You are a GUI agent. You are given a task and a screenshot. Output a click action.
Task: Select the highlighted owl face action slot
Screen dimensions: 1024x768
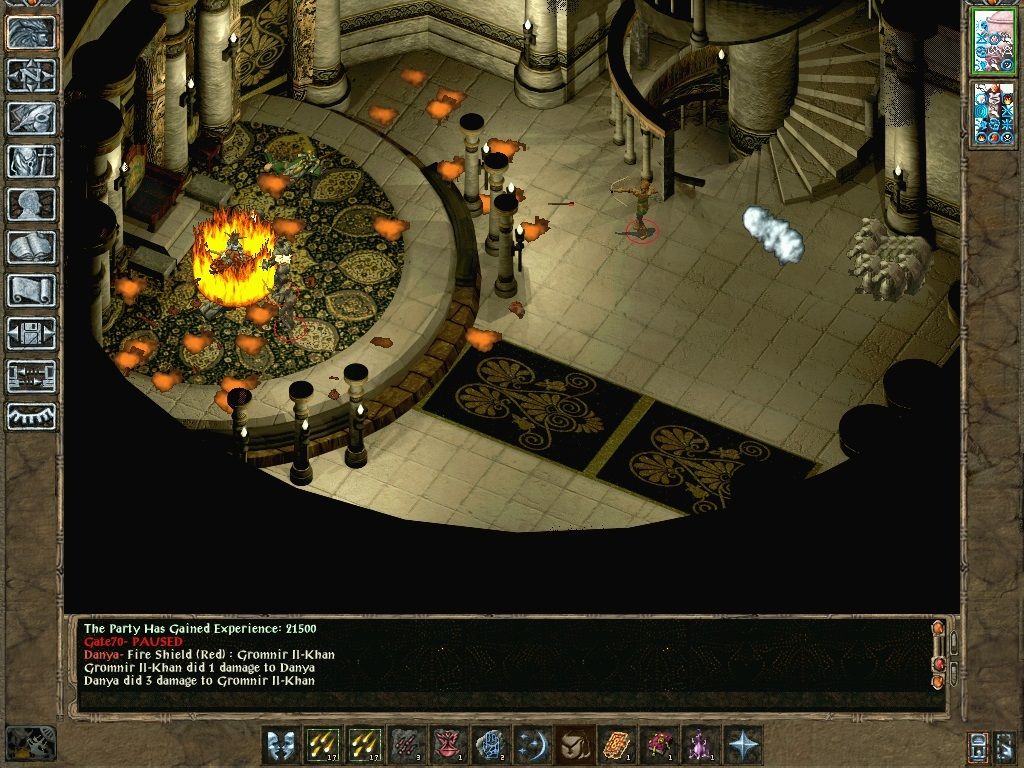[574, 745]
